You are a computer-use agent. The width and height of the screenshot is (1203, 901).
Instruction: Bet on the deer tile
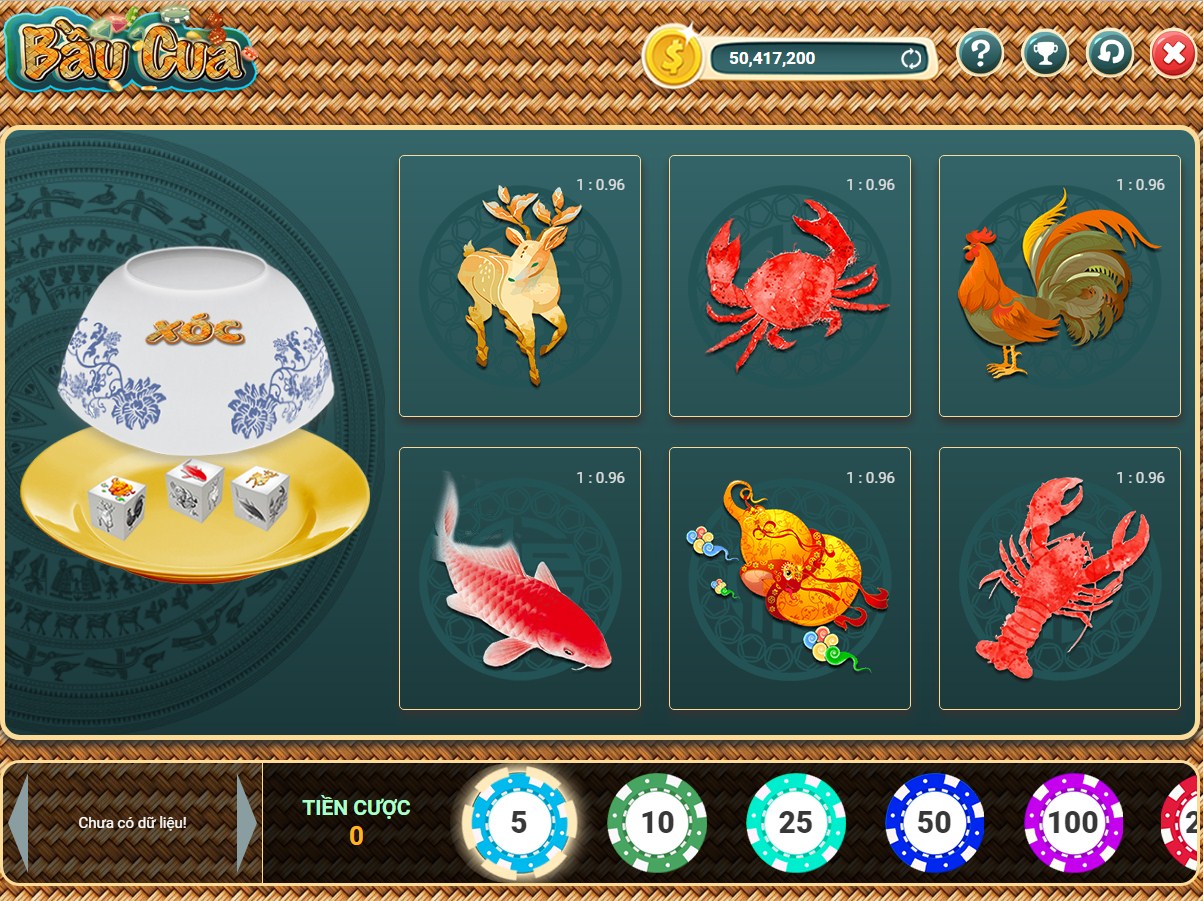pos(519,286)
